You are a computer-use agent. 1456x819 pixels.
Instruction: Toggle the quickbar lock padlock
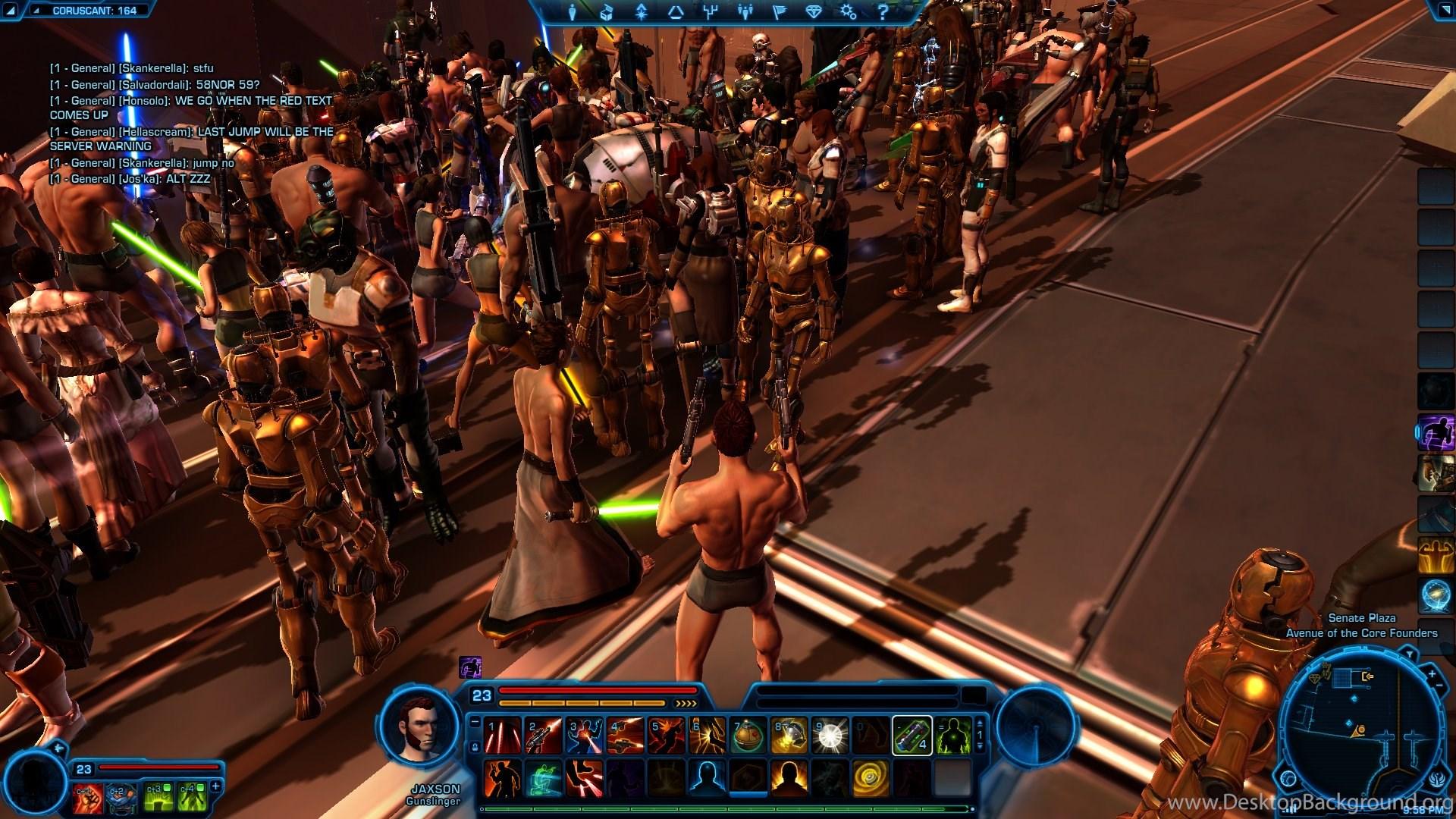pyautogui.click(x=475, y=747)
